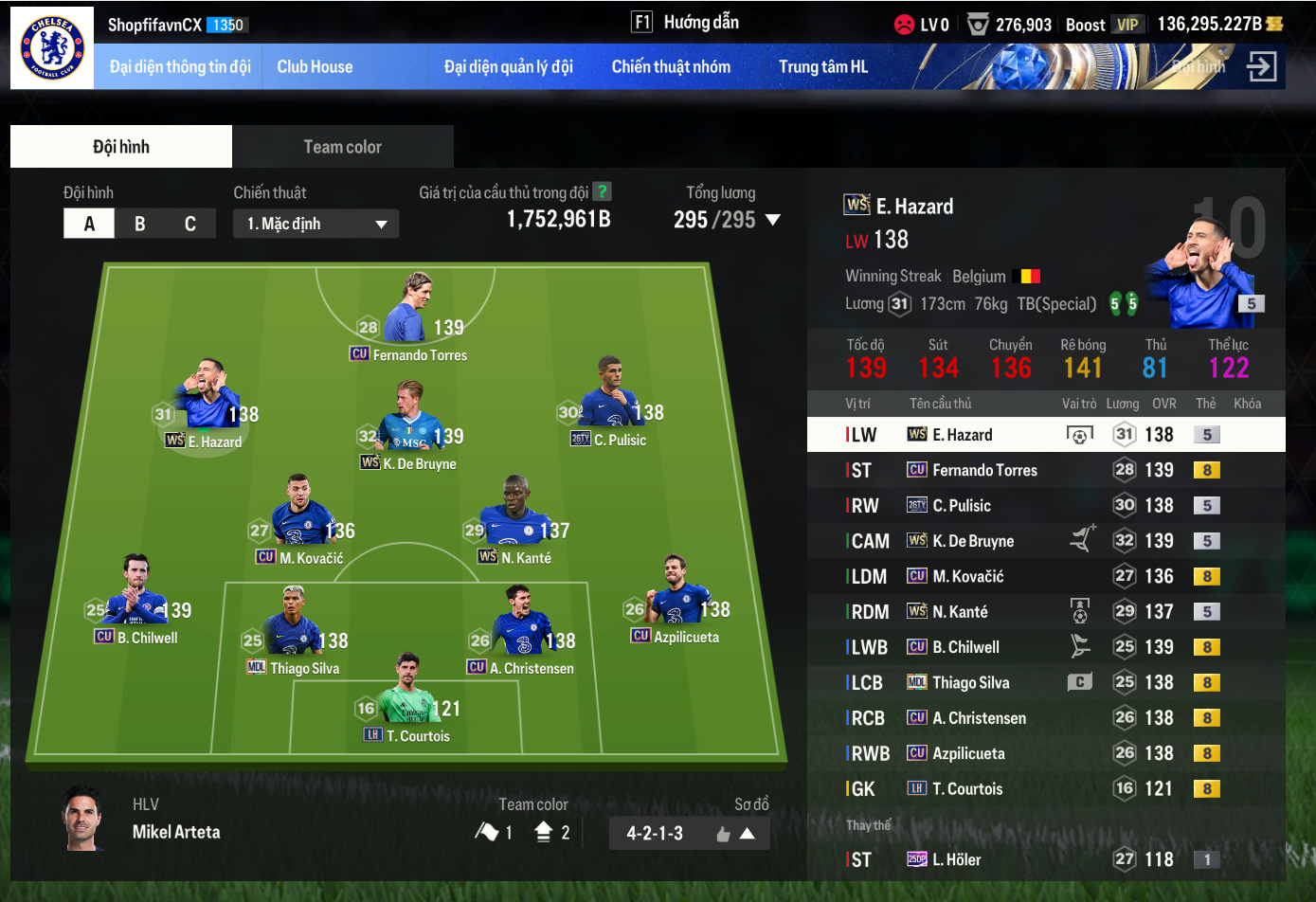The height and width of the screenshot is (902, 1316).
Task: Go to Chiến thuật nhóm menu
Action: [x=671, y=66]
